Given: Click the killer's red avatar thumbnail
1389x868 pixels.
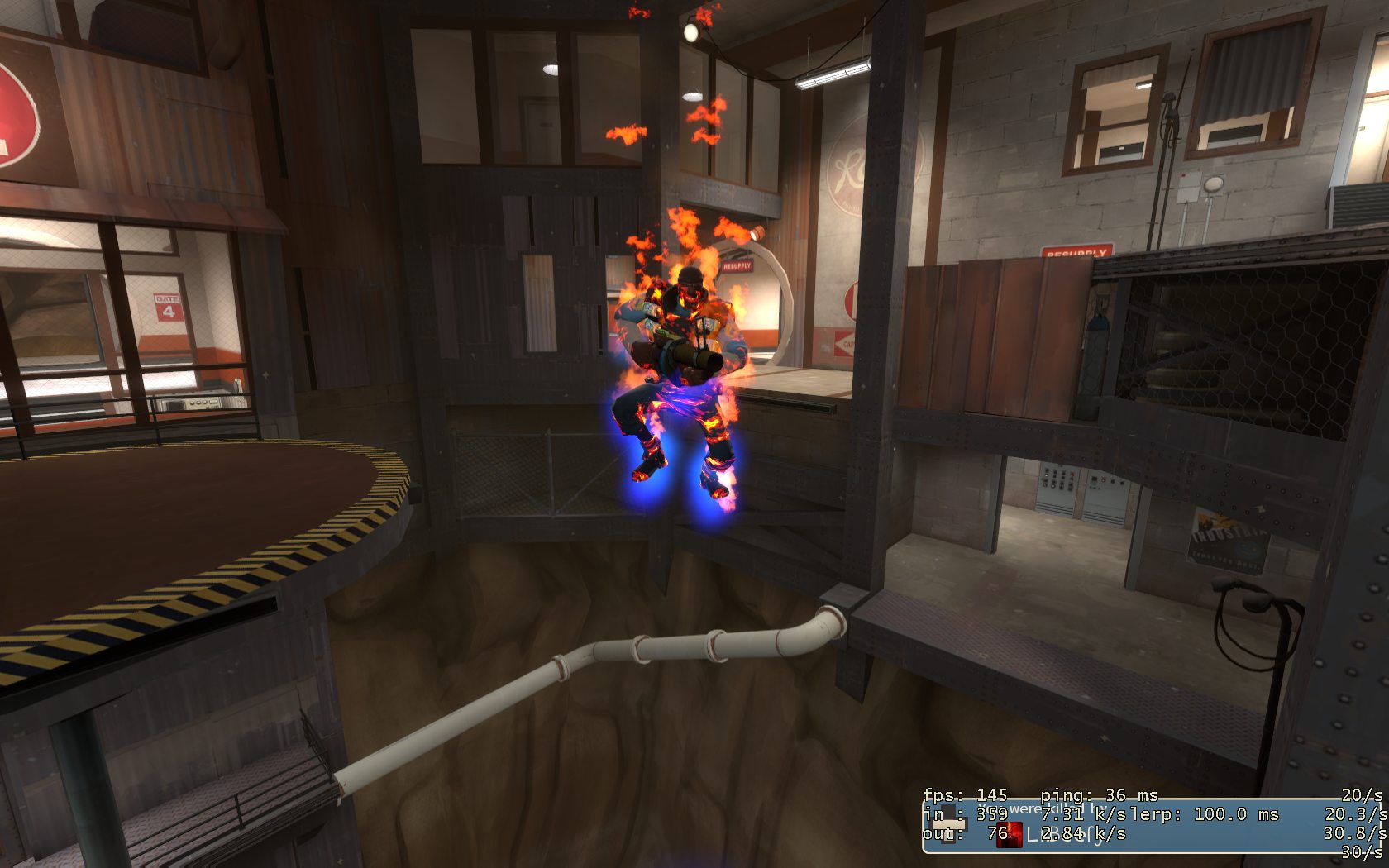Looking at the screenshot, I should coord(1009,835).
